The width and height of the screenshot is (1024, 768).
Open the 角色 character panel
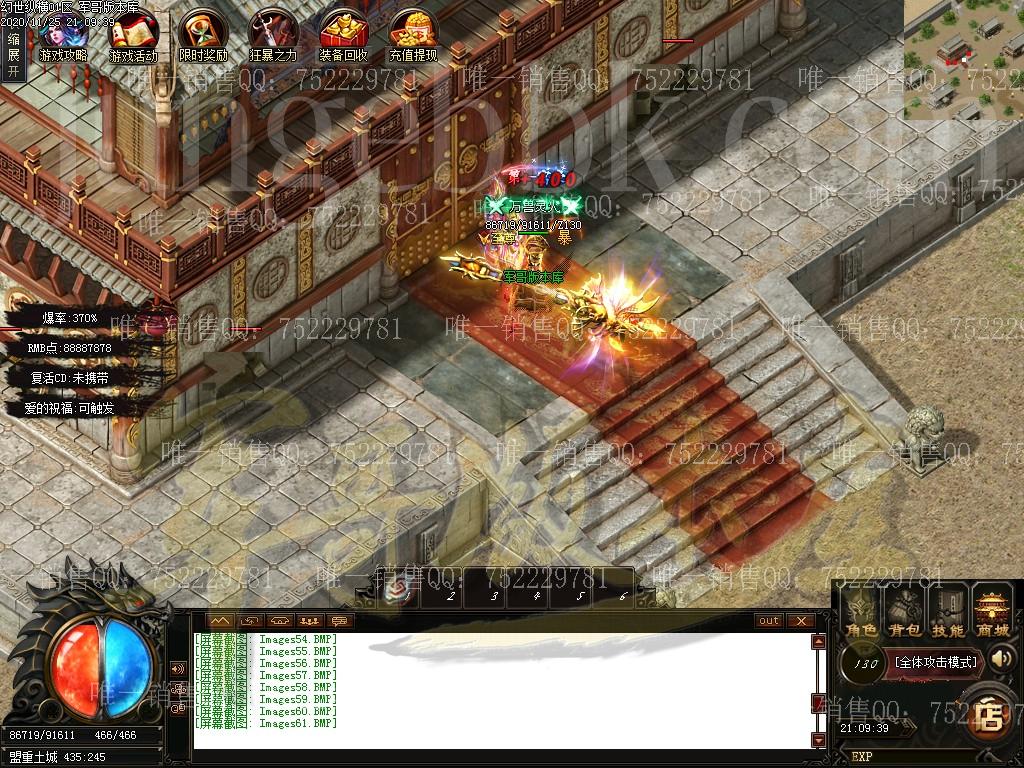click(860, 612)
